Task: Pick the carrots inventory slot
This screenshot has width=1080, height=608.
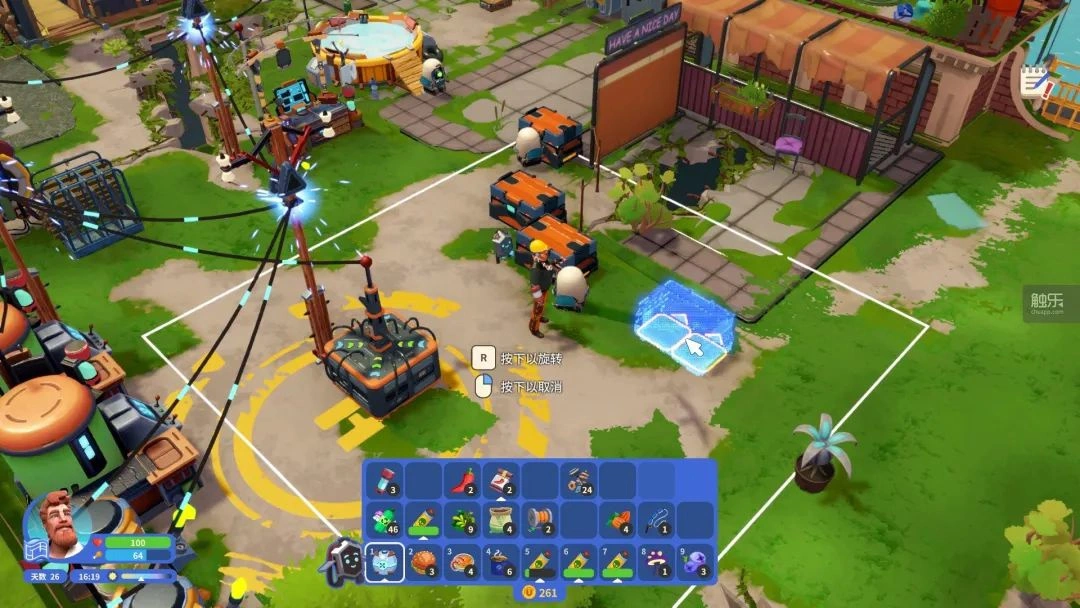Action: [617, 520]
